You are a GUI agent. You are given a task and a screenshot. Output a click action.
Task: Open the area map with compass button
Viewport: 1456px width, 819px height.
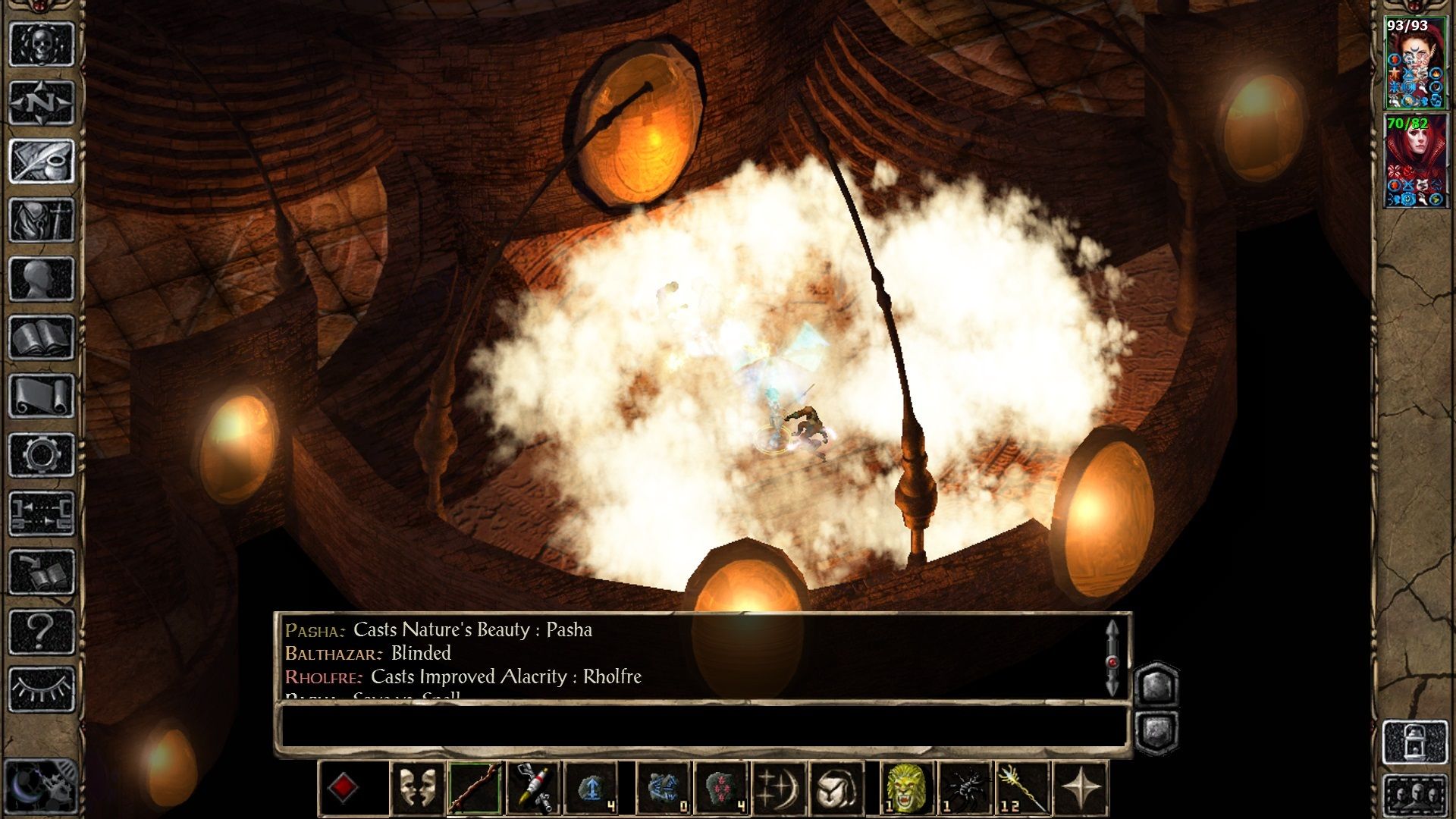[42, 102]
